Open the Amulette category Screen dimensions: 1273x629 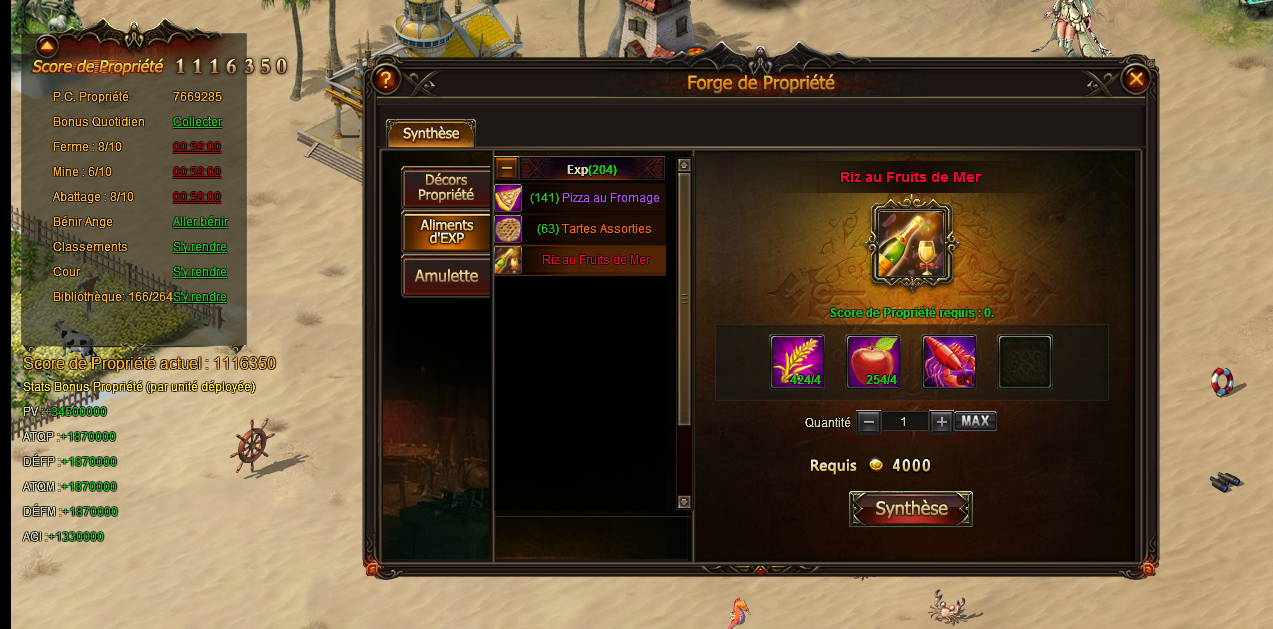click(446, 275)
